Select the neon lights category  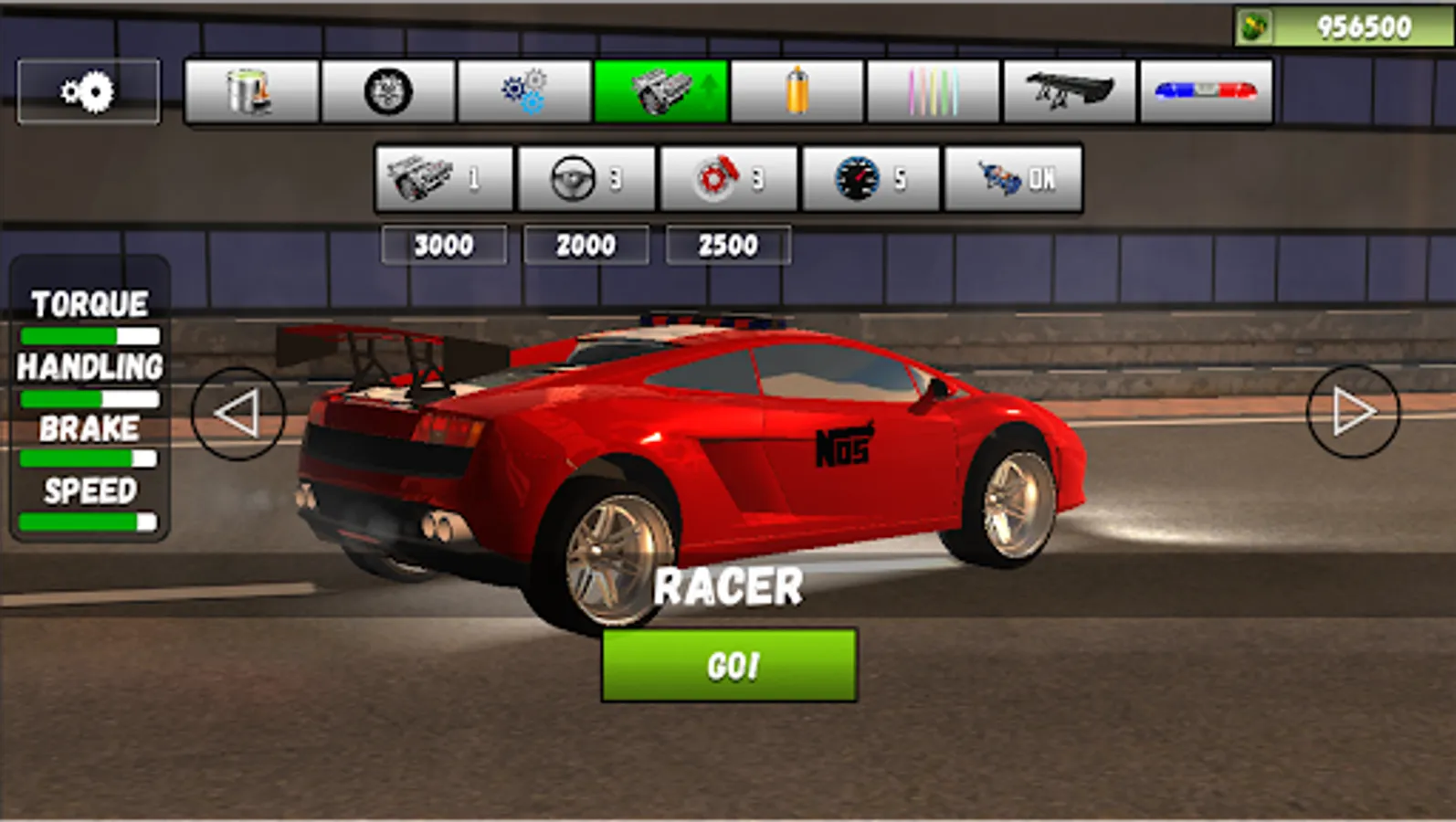pos(933,91)
